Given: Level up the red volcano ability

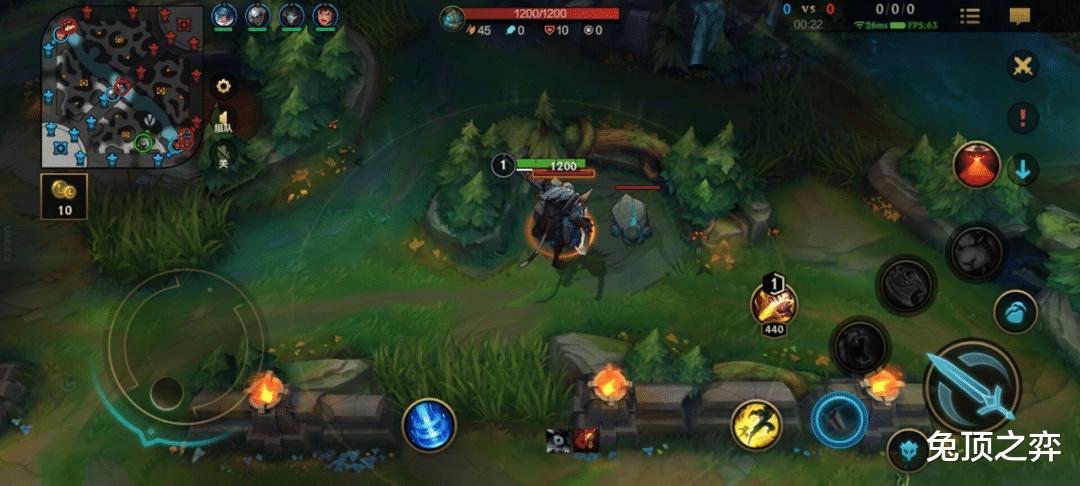Looking at the screenshot, I should tap(976, 164).
